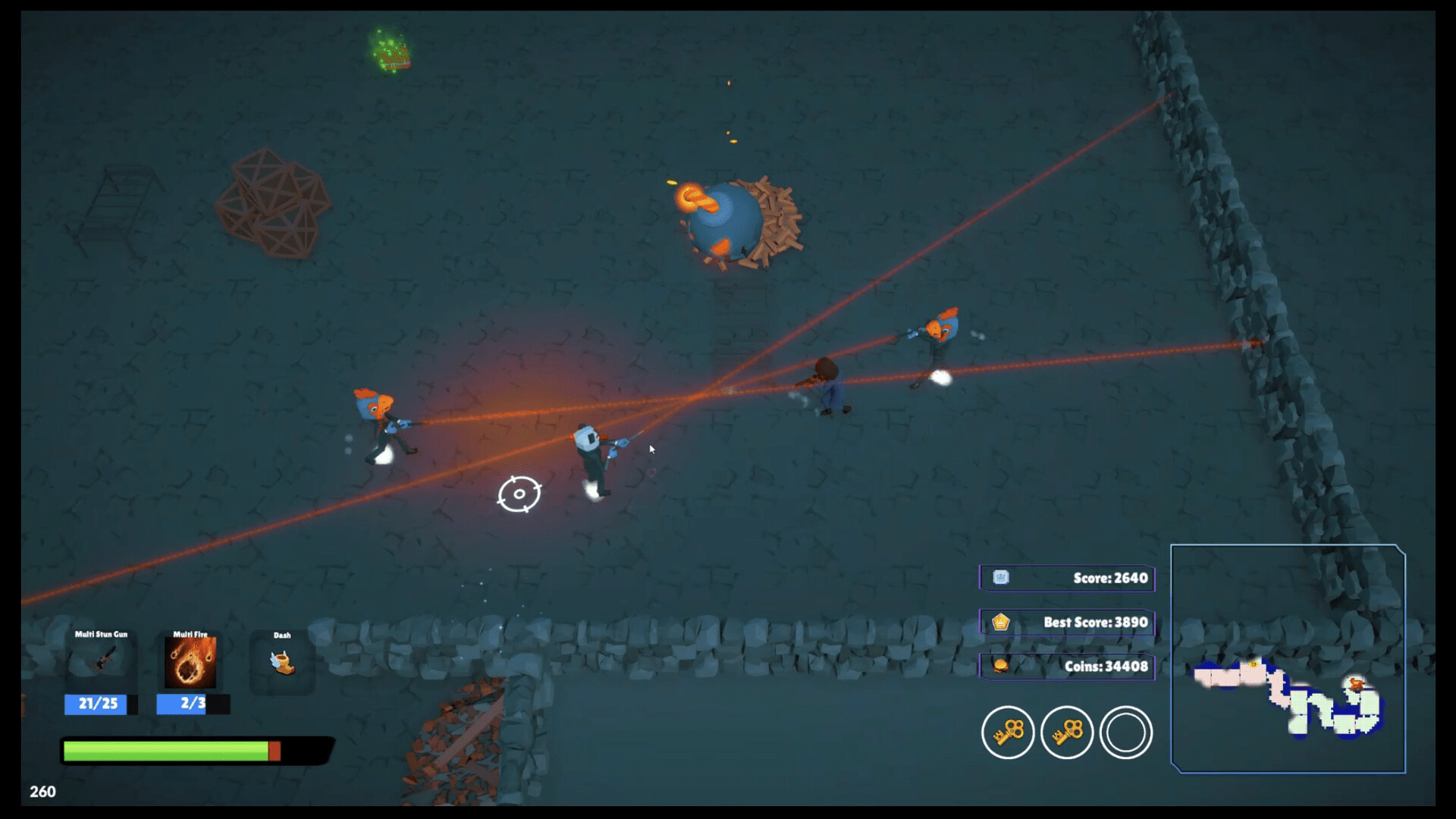Click the coin icon in the Coins panel
This screenshot has width=1456, height=819.
click(x=1001, y=666)
